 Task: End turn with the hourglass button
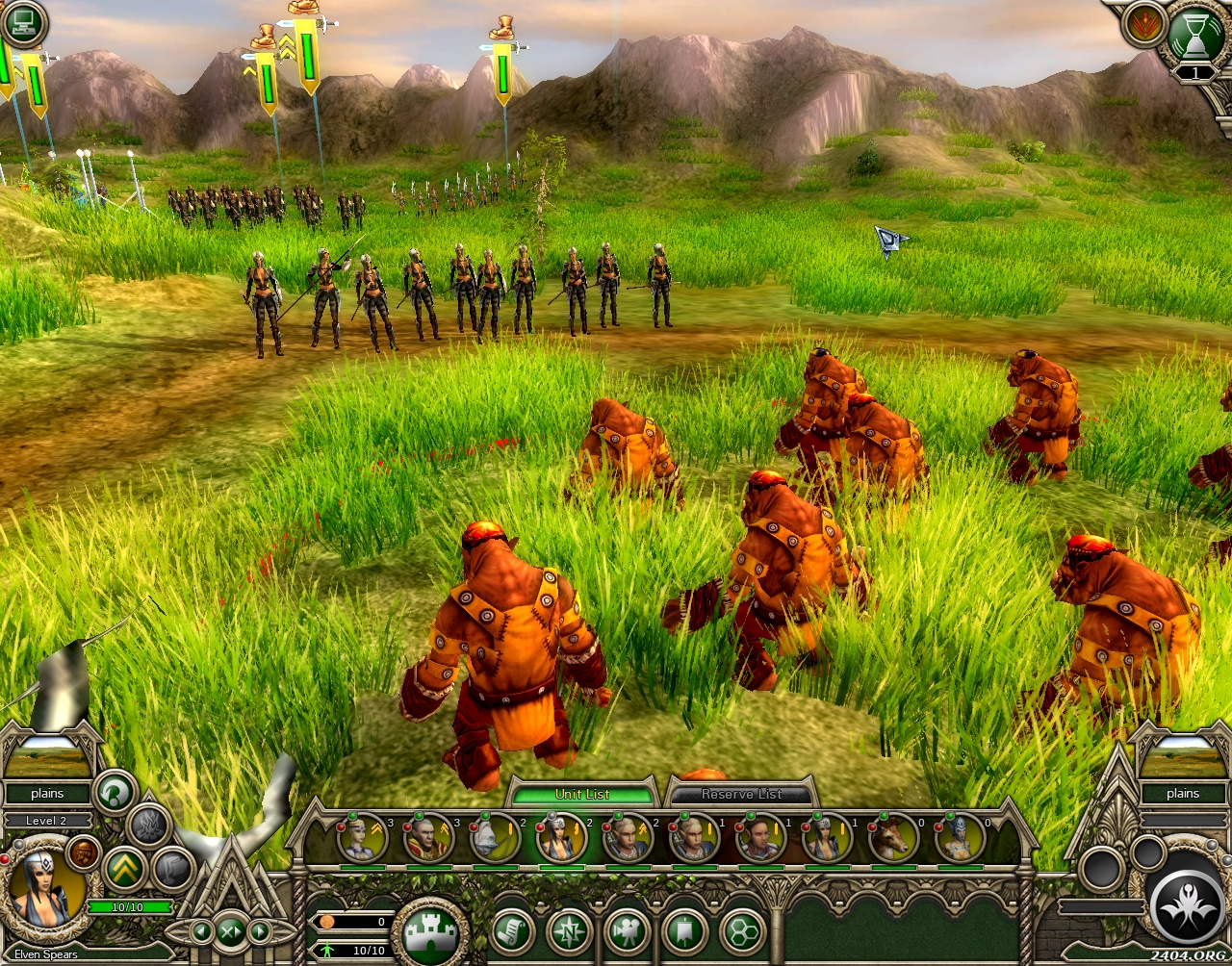point(1194,35)
